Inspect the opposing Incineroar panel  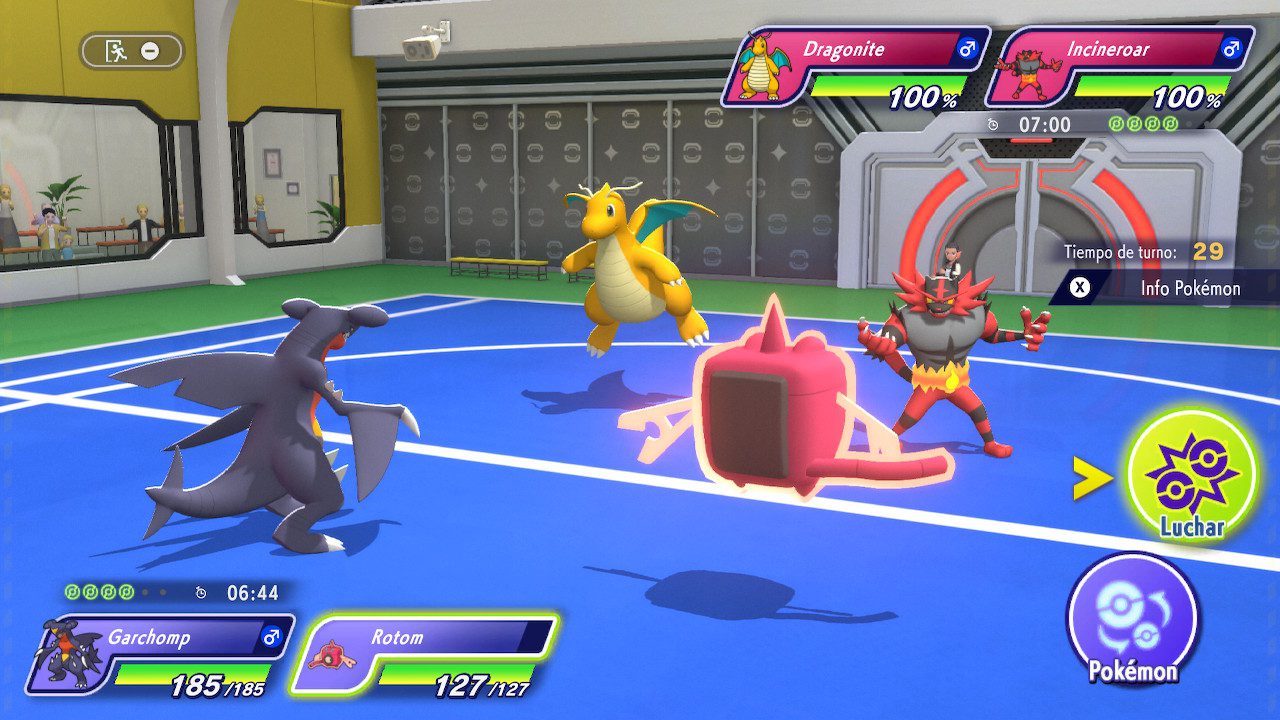click(1120, 68)
